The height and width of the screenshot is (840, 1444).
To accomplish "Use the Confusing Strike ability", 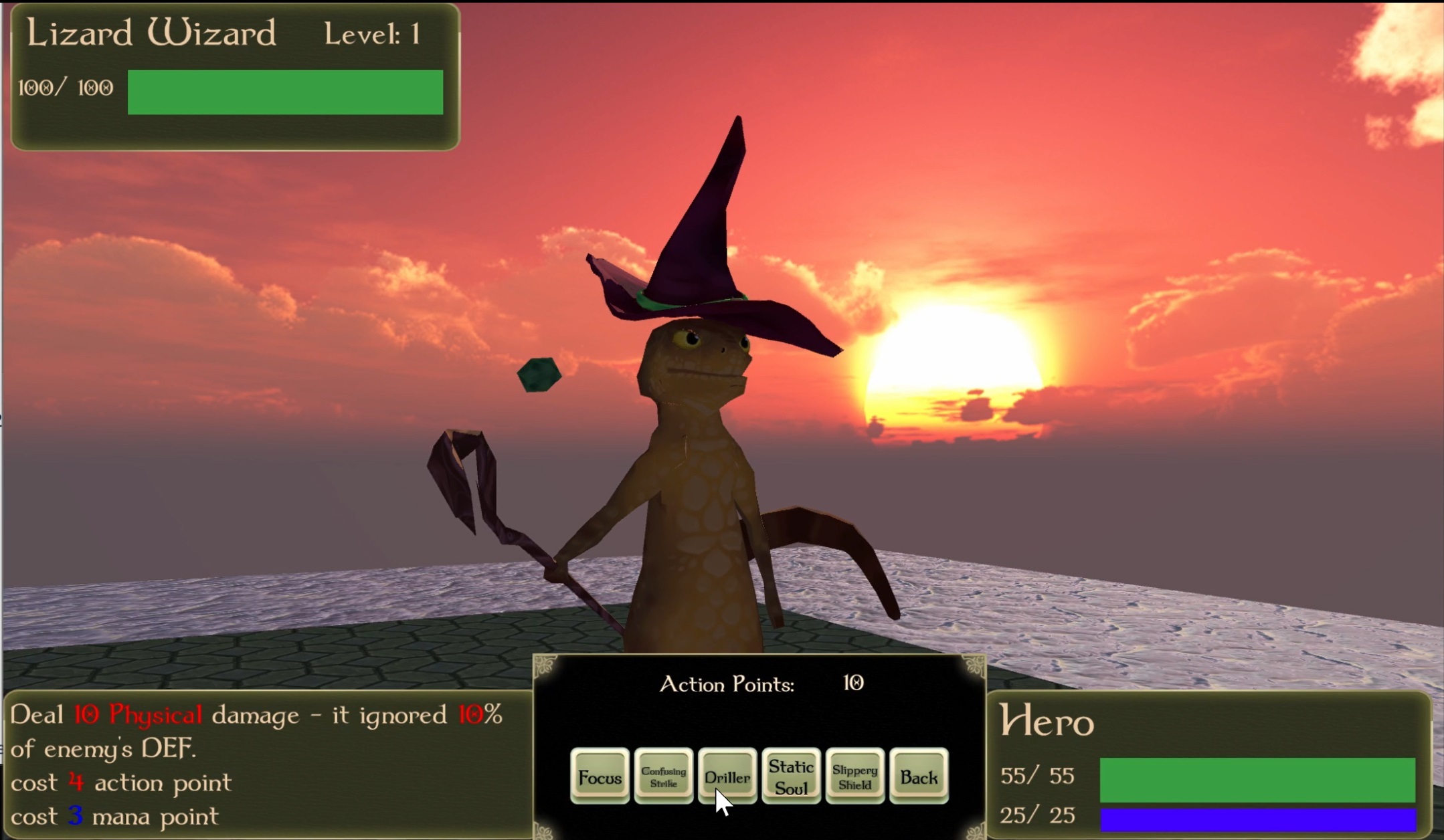I will click(664, 777).
